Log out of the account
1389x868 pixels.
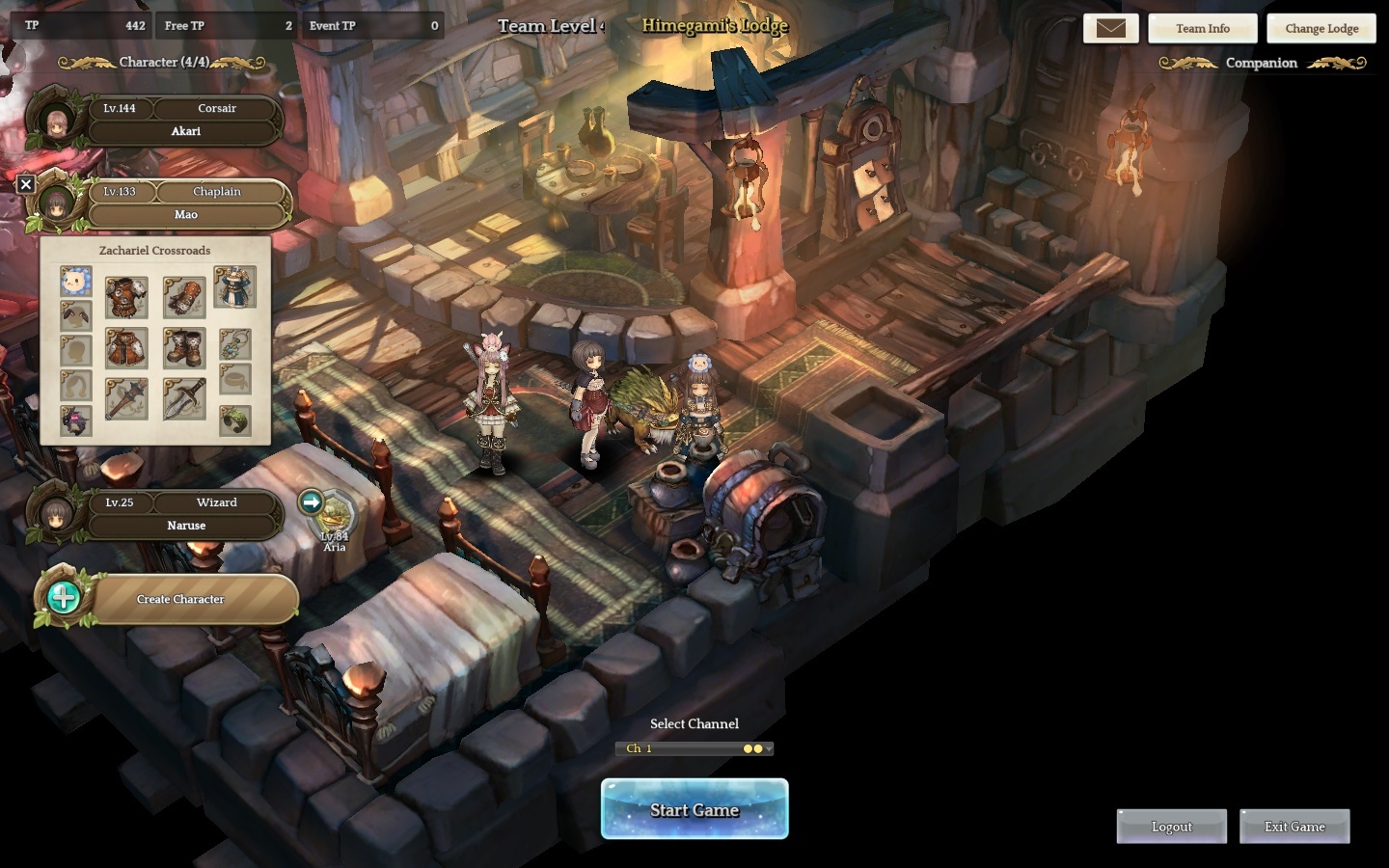click(x=1171, y=827)
